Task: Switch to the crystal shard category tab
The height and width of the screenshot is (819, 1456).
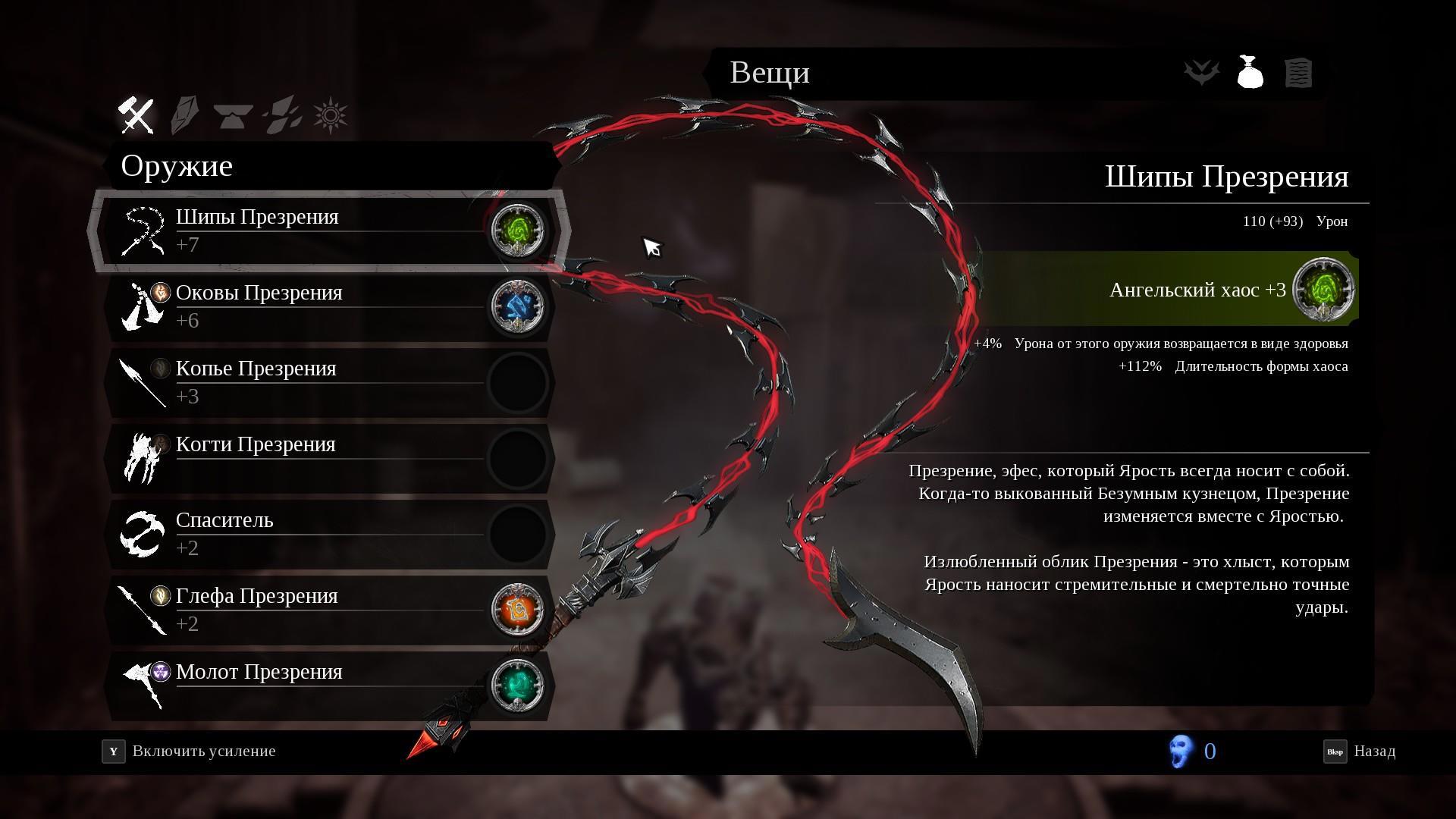Action: (x=184, y=115)
